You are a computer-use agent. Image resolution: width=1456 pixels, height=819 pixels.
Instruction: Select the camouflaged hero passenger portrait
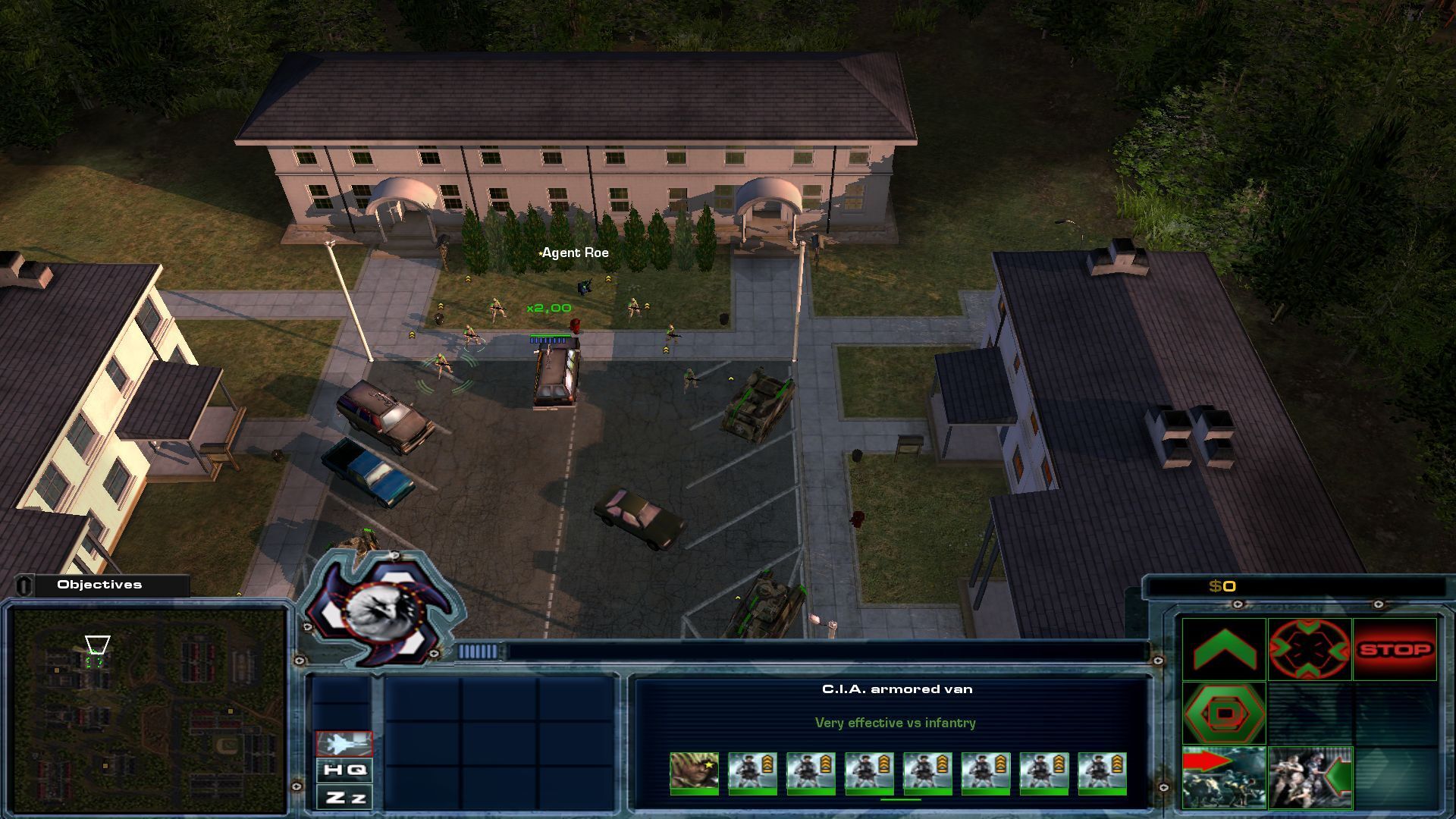(x=694, y=773)
